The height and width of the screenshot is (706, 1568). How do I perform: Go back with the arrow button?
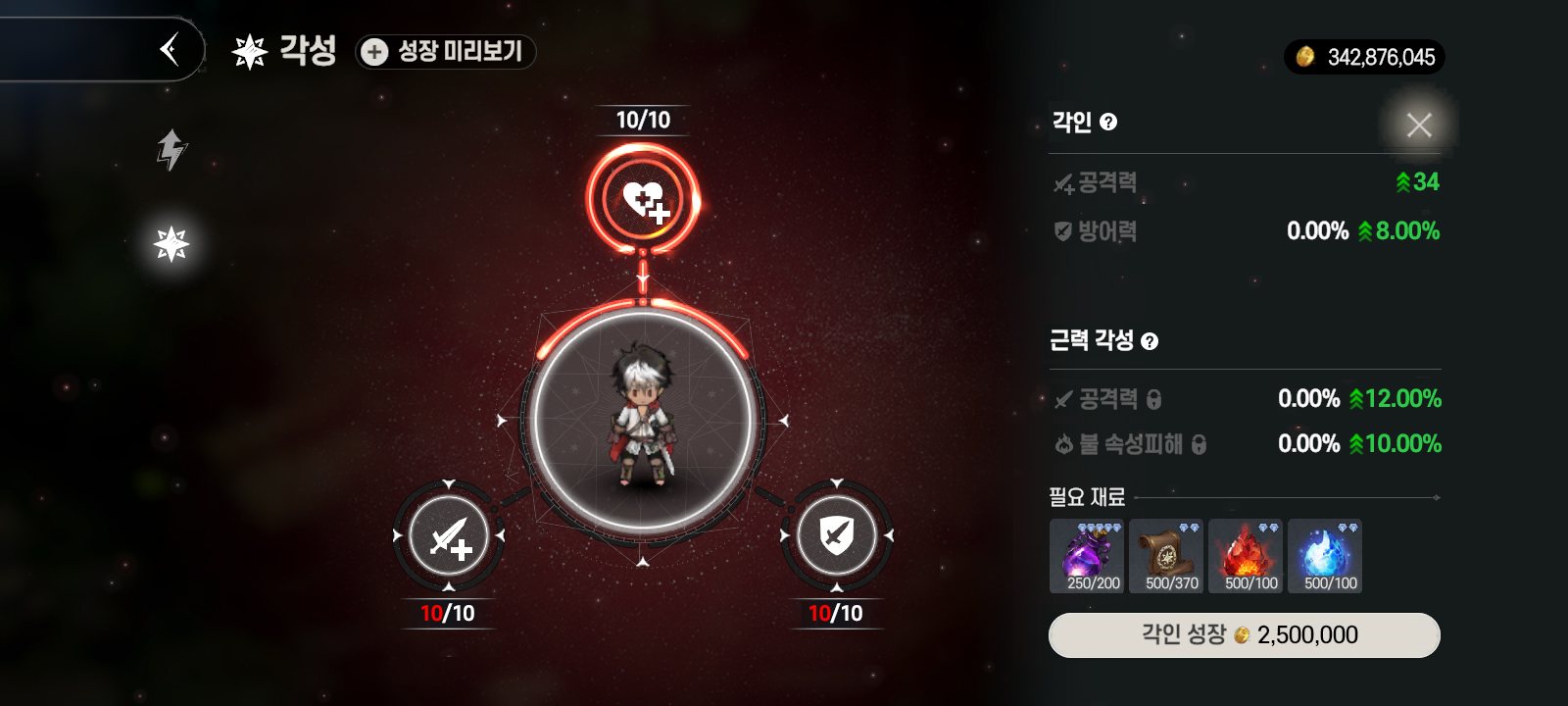[170, 49]
